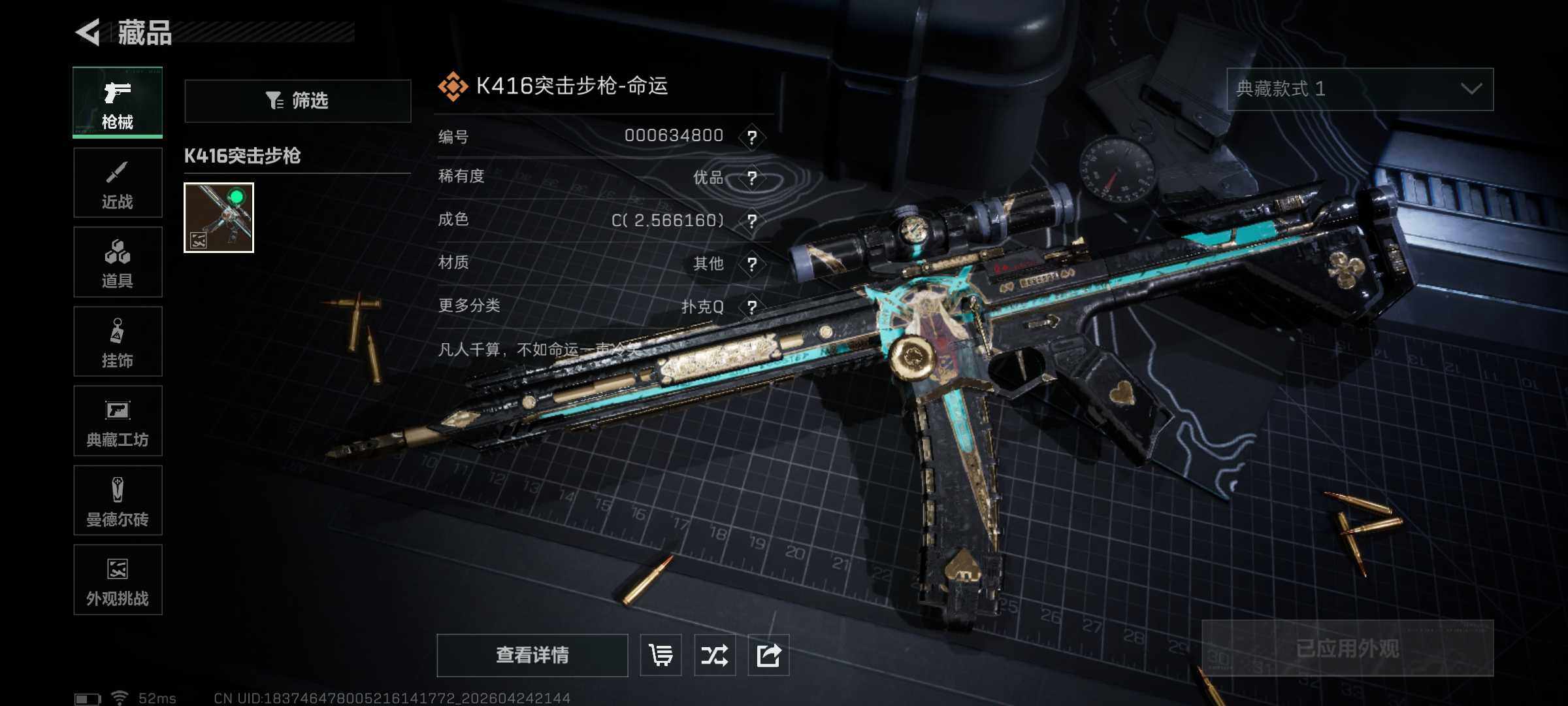Open the 外观挑战 appearance challenge tab
Screen dimensions: 1568x706
[118, 580]
